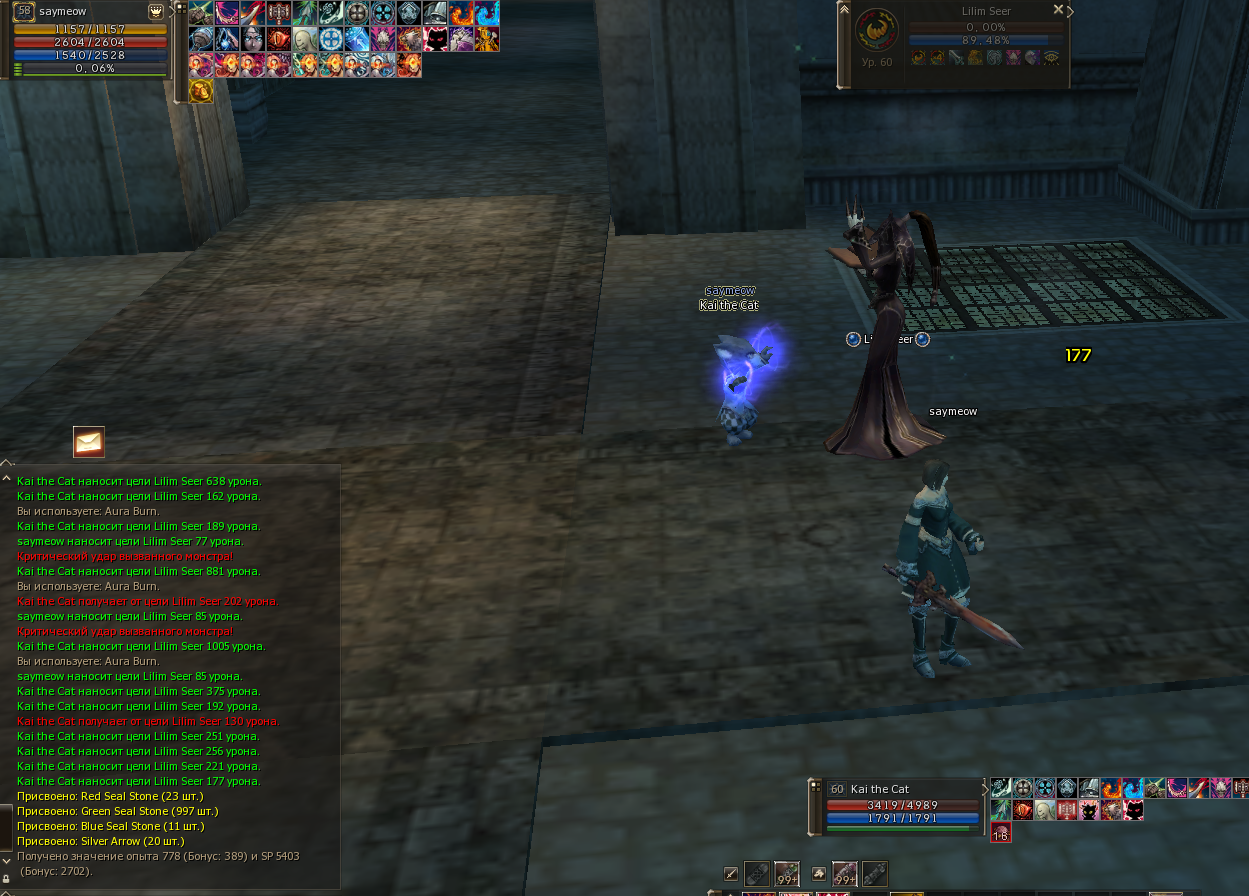Viewport: 1249px width, 896px height.
Task: Click the red eye buff icon
Action: pos(278,39)
